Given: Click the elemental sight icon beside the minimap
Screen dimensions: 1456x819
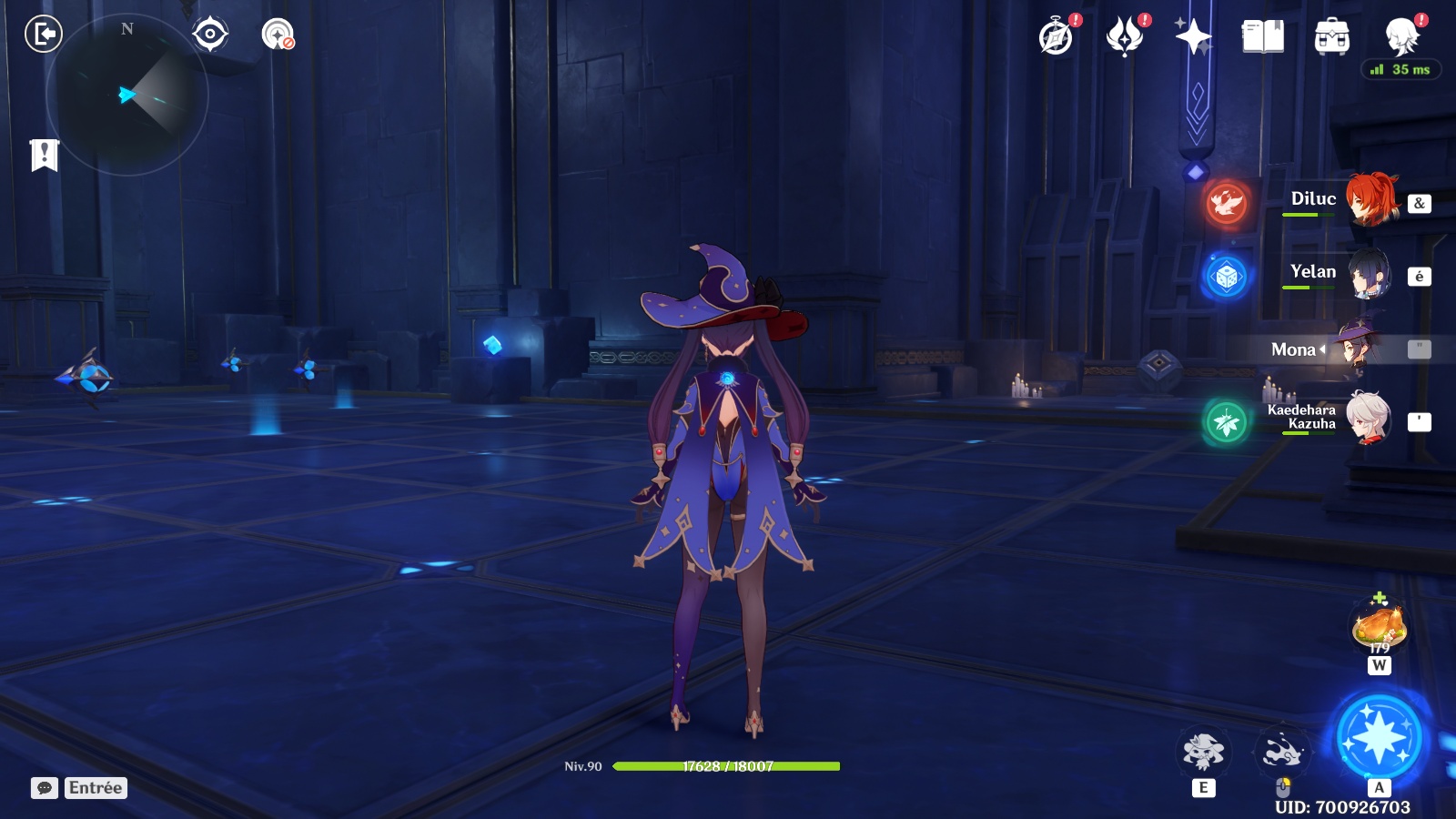Looking at the screenshot, I should click(x=278, y=35).
